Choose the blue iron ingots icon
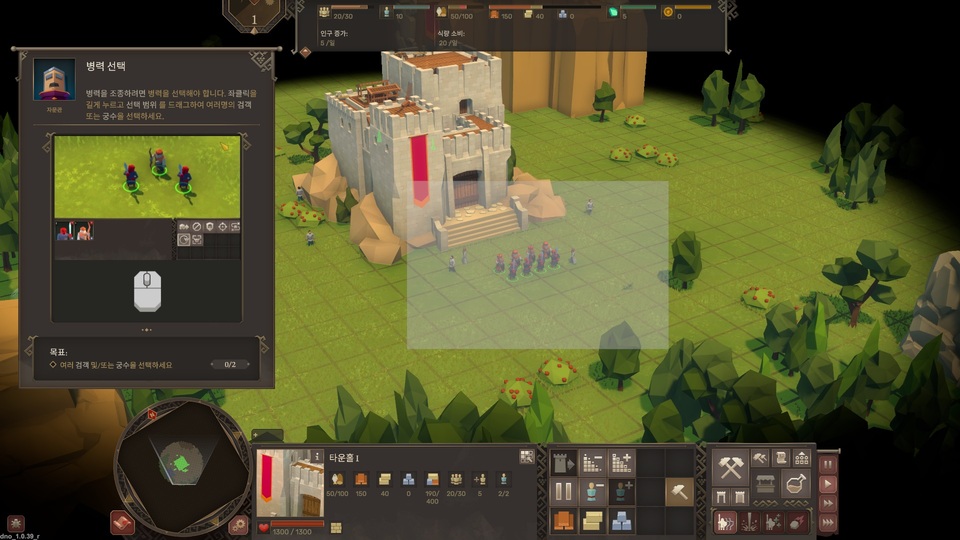960x540 pixels. tap(622, 521)
